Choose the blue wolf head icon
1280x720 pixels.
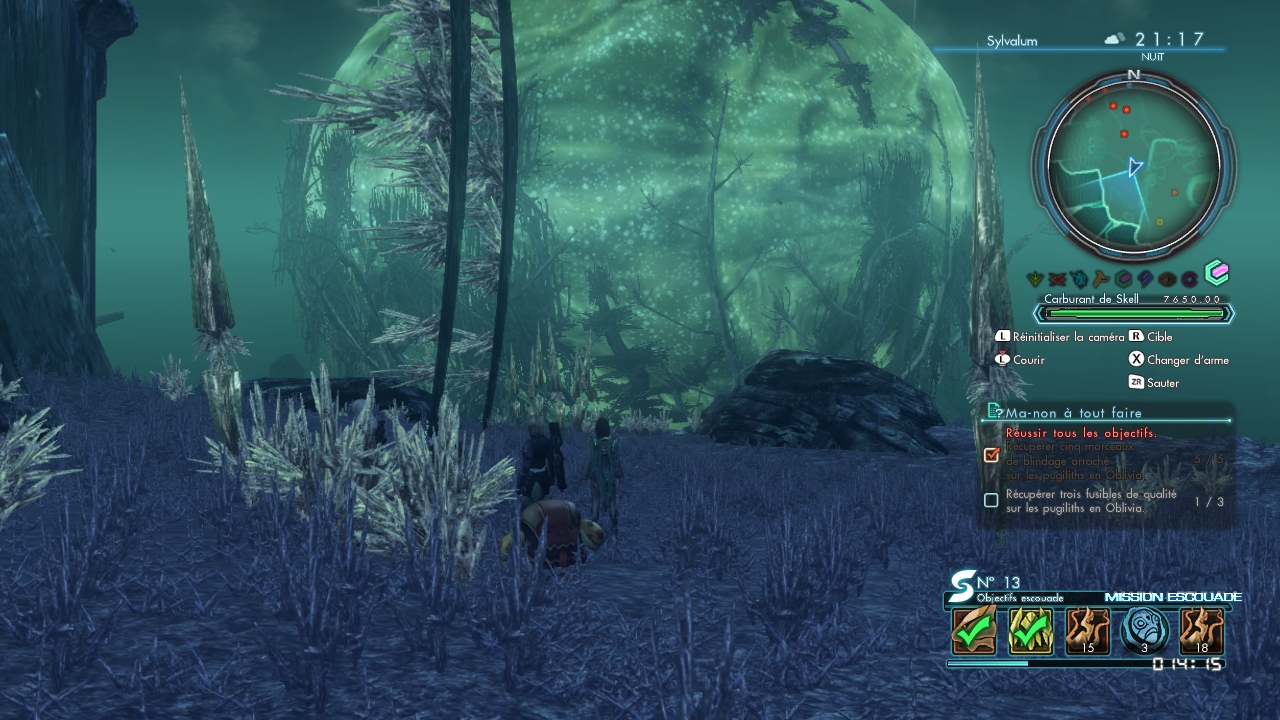[1080, 279]
